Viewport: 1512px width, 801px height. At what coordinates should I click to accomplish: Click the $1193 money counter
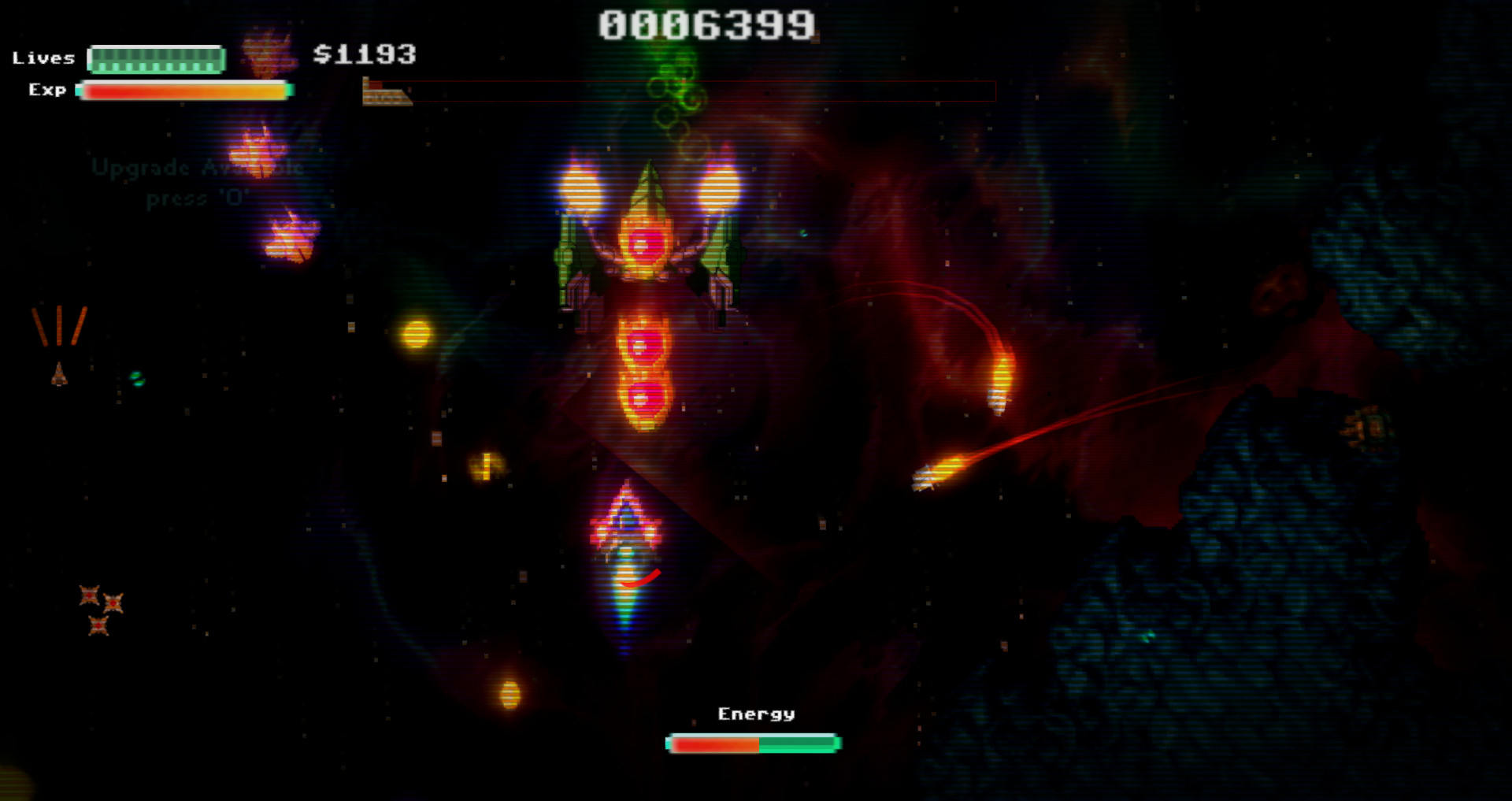[364, 55]
